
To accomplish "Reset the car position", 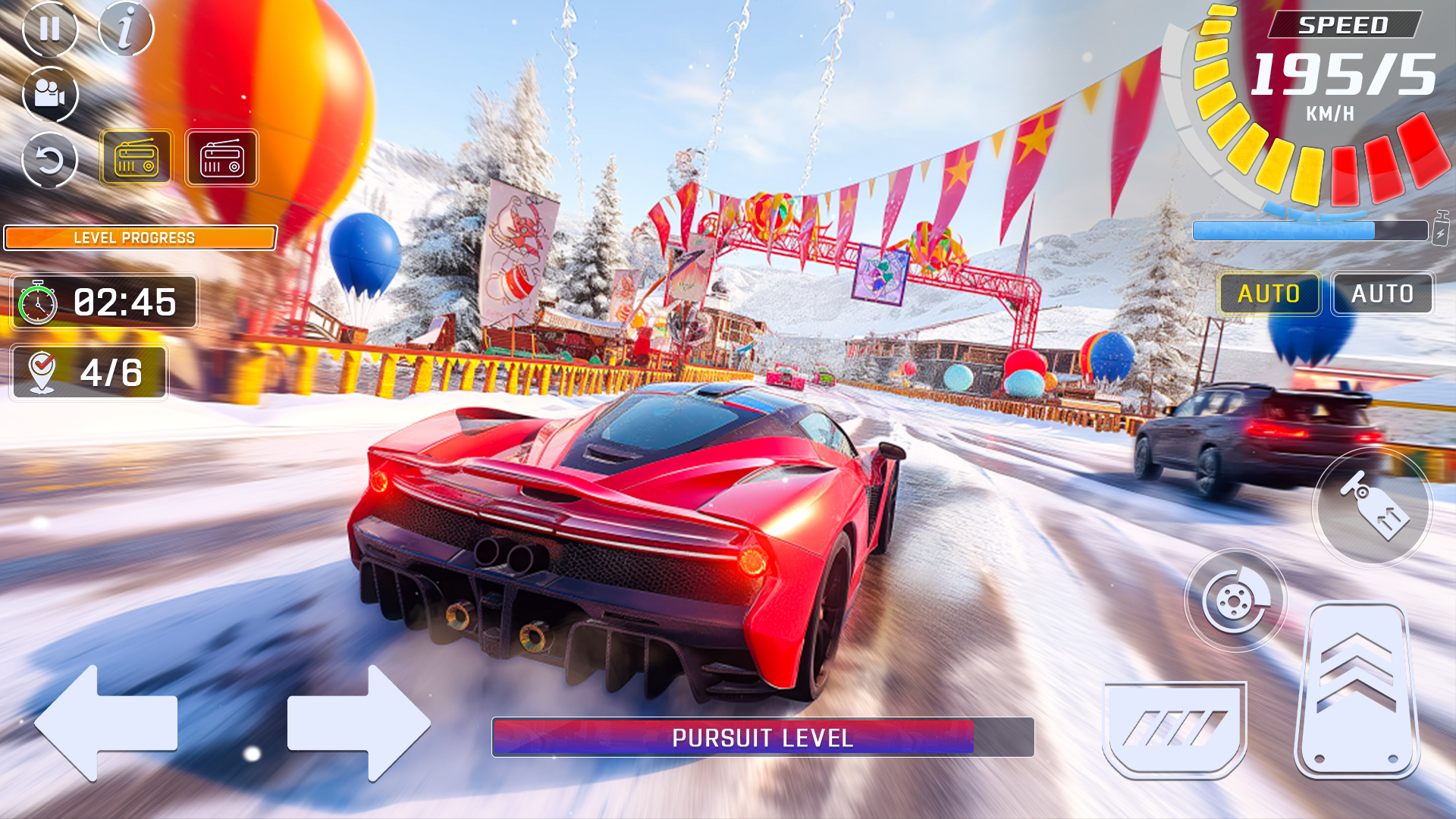I will 50,158.
